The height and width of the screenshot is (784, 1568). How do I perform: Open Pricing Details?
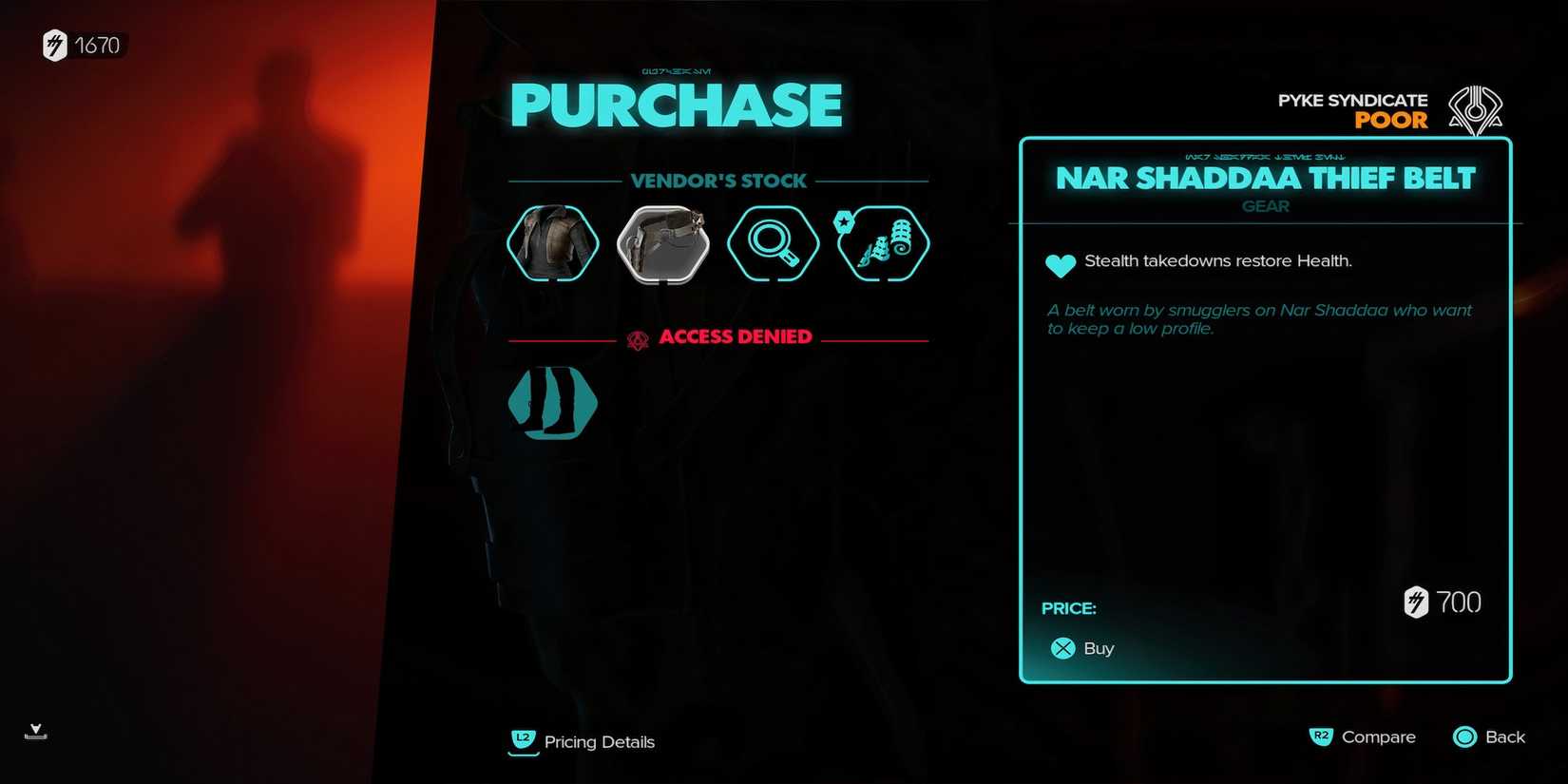(582, 742)
